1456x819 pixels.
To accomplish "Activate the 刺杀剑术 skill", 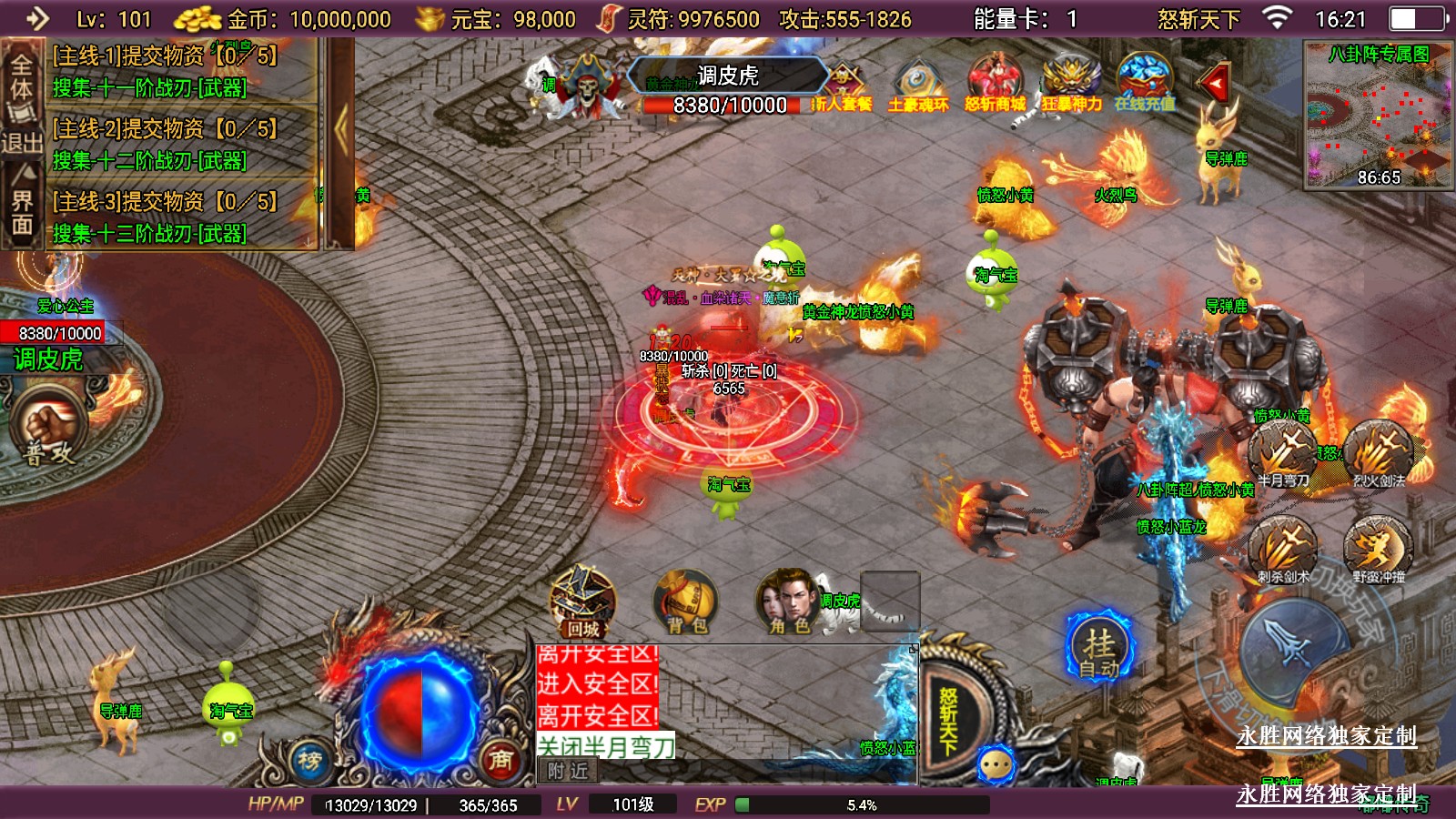I will [1283, 550].
